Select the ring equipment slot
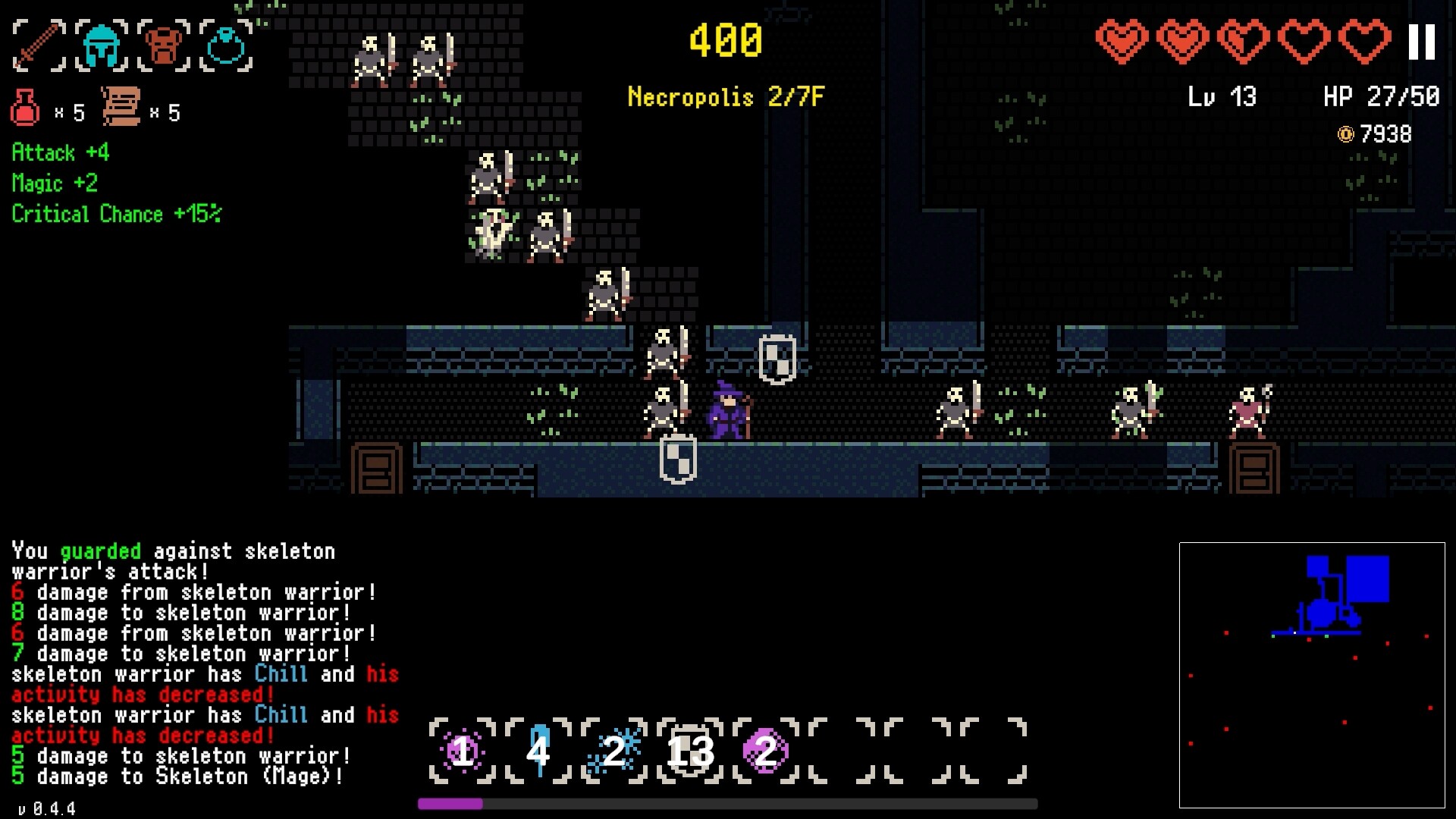The width and height of the screenshot is (1456, 819). click(225, 45)
